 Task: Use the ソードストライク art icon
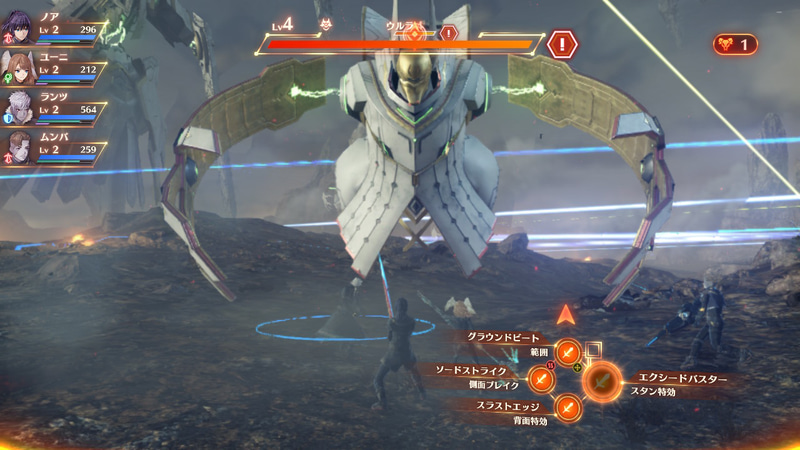[x=540, y=379]
